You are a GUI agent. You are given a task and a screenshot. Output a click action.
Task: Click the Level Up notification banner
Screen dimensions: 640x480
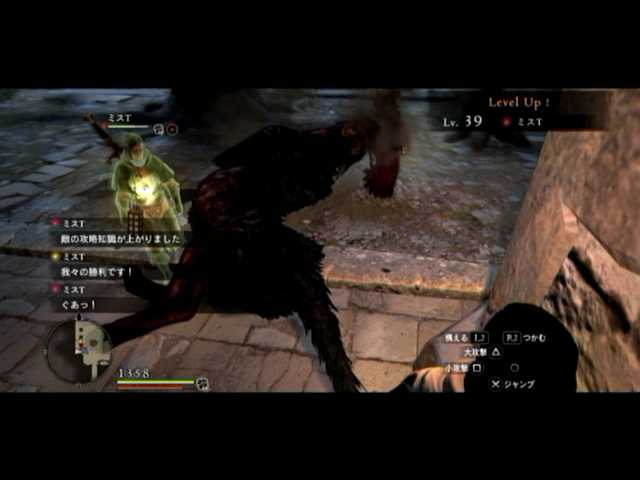(x=519, y=102)
